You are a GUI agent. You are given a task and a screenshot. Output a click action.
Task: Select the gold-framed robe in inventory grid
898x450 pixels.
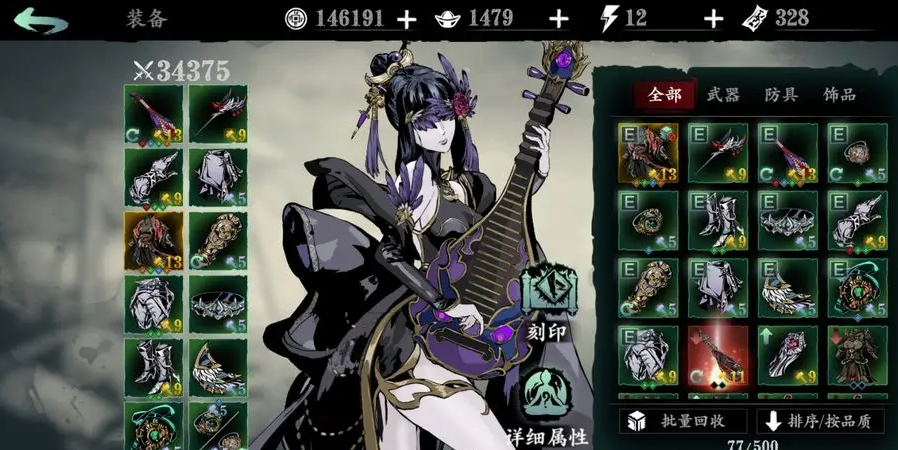648,152
